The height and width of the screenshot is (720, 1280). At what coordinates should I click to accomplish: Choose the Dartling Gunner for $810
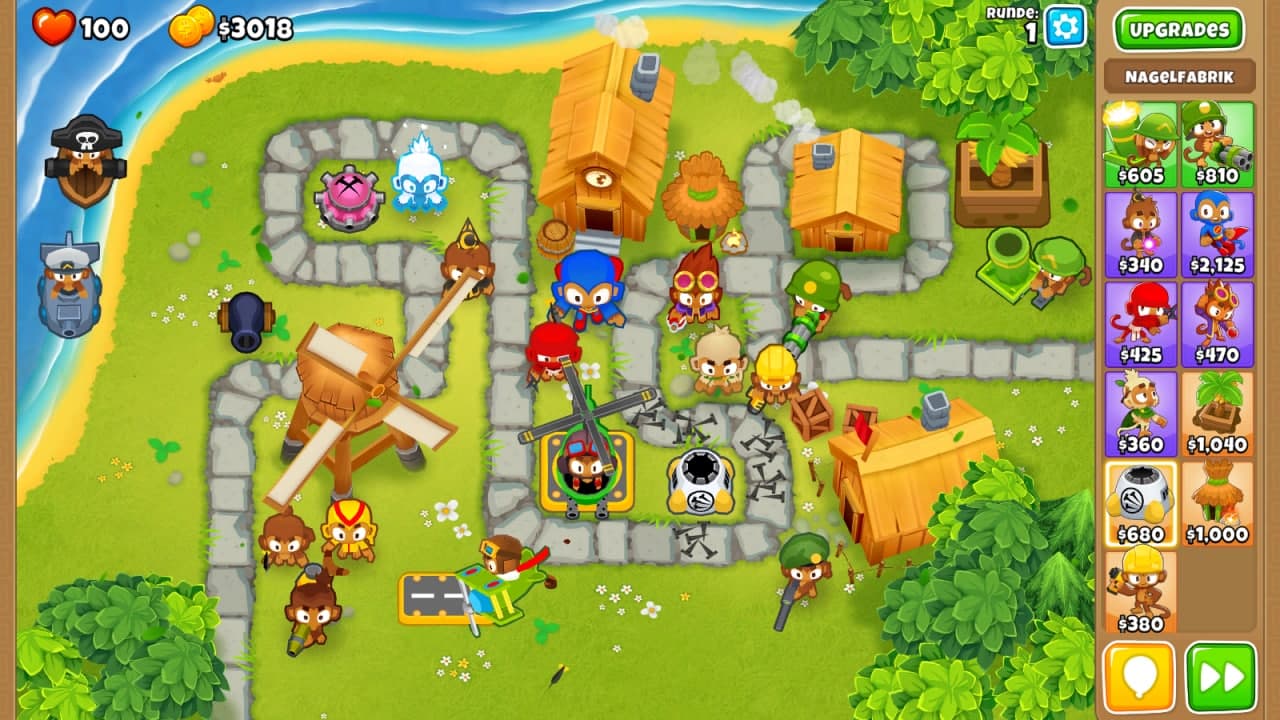[x=1217, y=144]
